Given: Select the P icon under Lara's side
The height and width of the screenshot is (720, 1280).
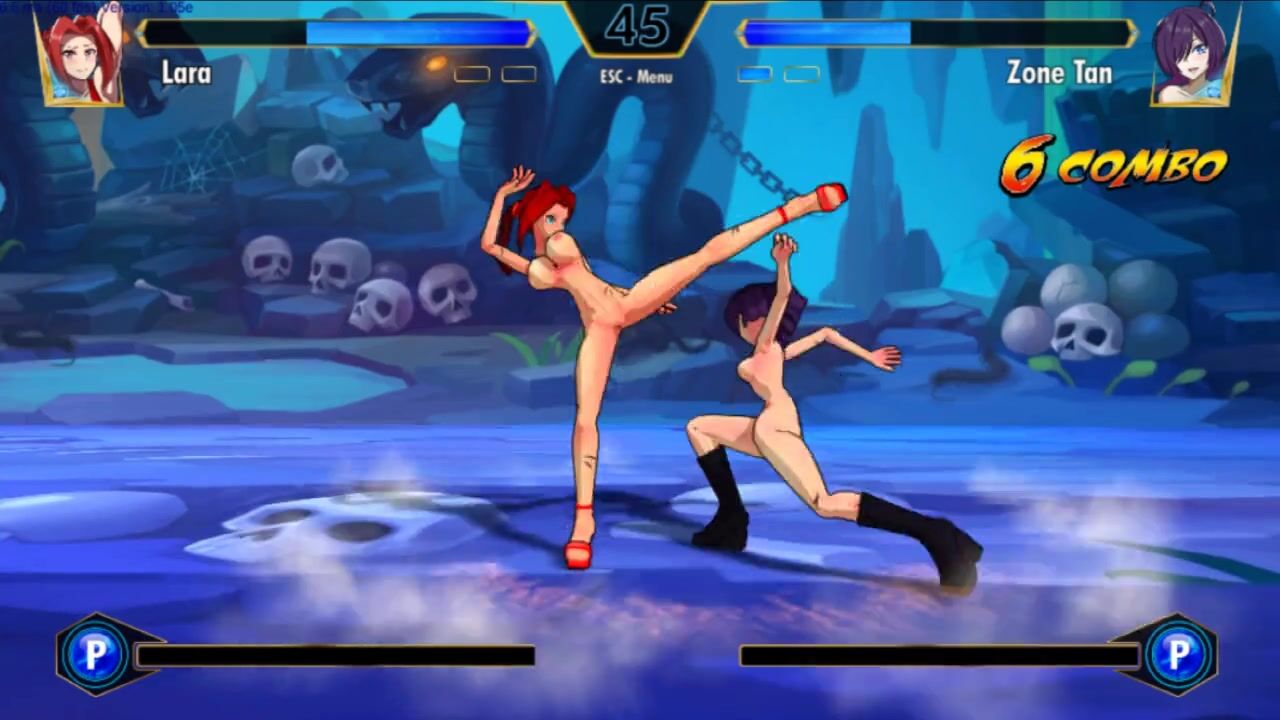Looking at the screenshot, I should (x=95, y=655).
